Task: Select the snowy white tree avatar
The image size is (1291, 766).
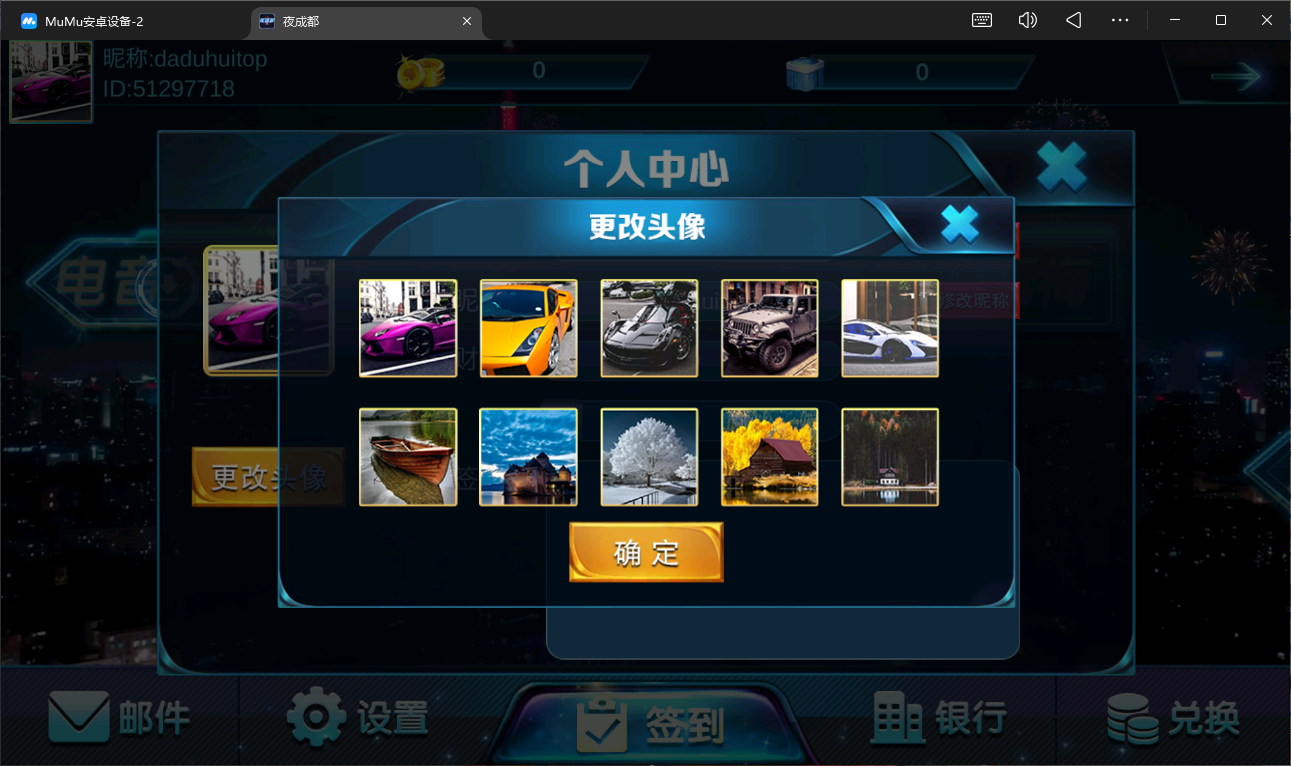Action: 649,457
